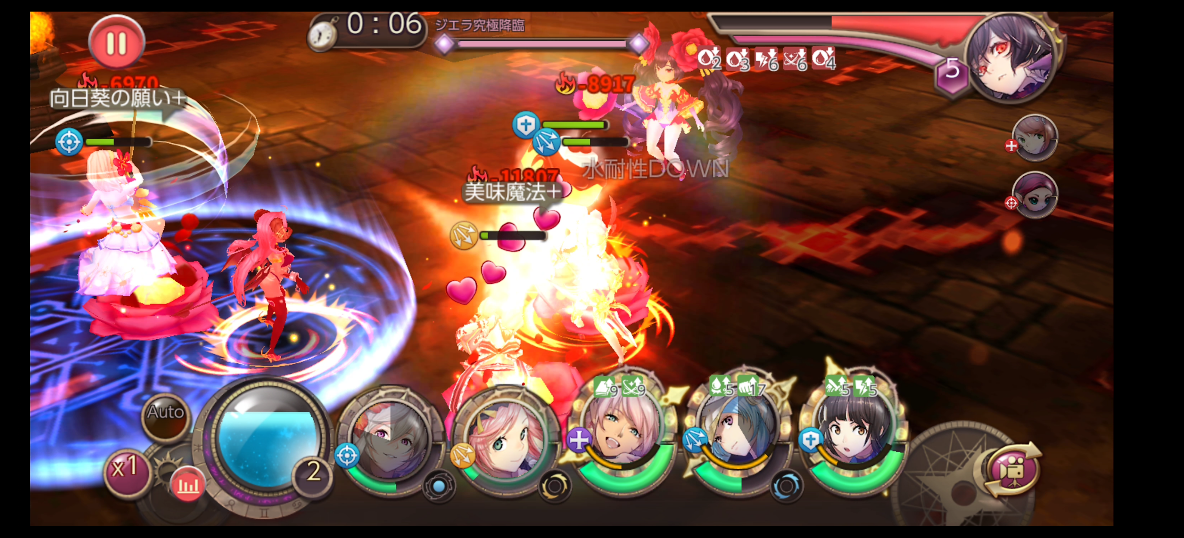Activate the pink-haired archer's portrait skill
This screenshot has width=1184, height=538.
tap(505, 438)
